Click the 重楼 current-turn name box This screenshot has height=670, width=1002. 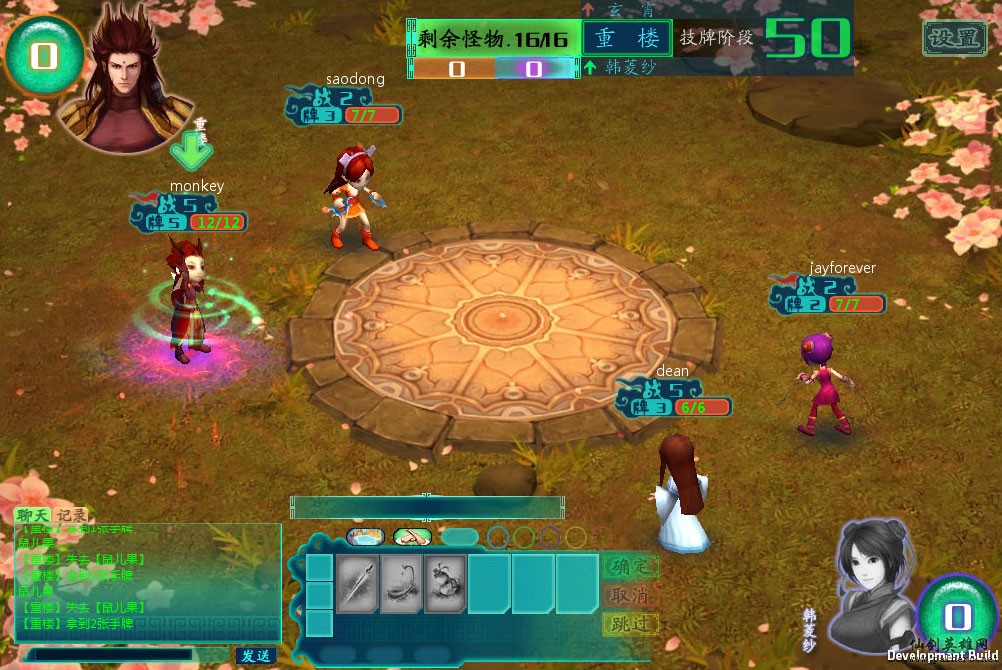627,38
